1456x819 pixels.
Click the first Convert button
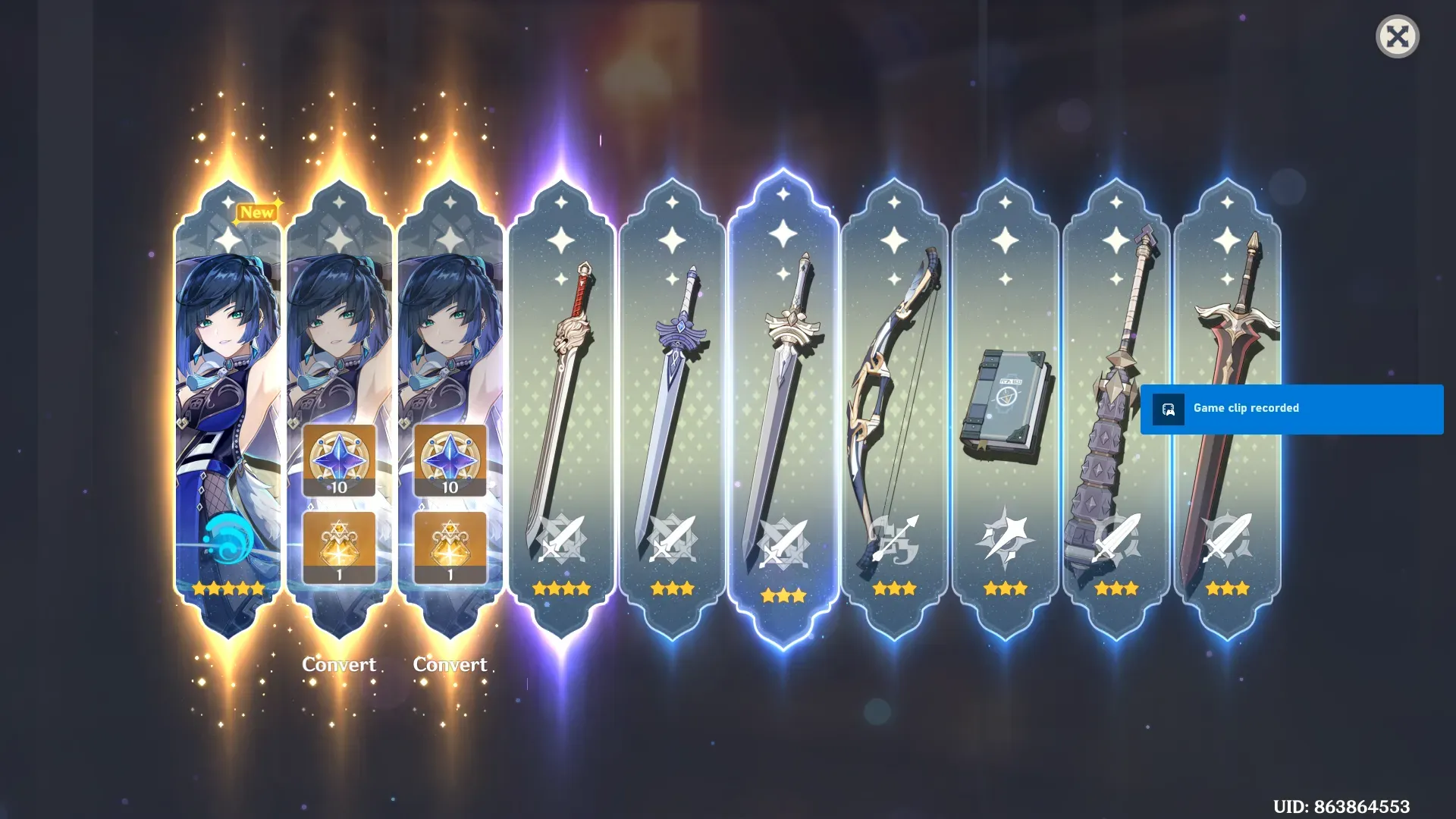point(339,664)
